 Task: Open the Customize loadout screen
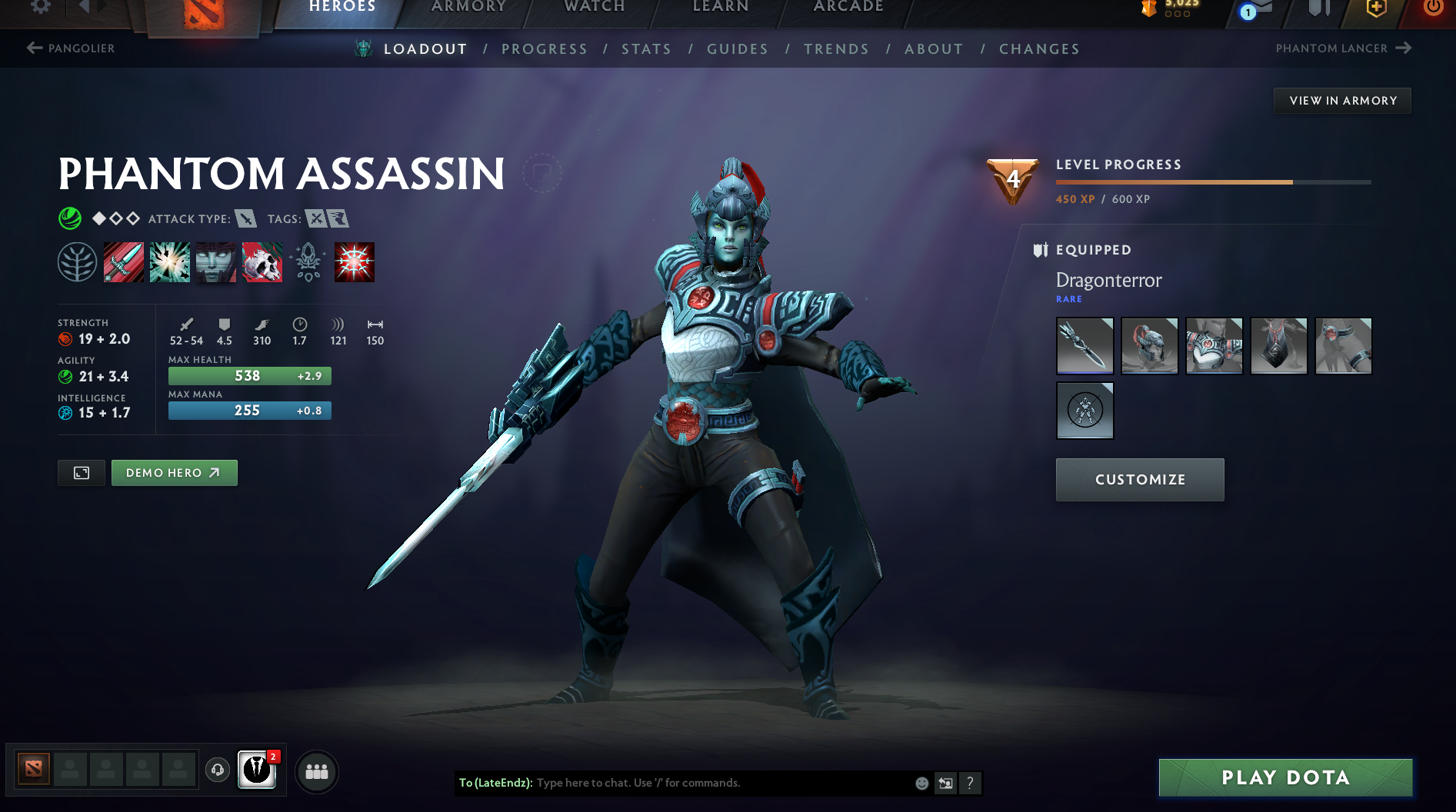pos(1140,480)
